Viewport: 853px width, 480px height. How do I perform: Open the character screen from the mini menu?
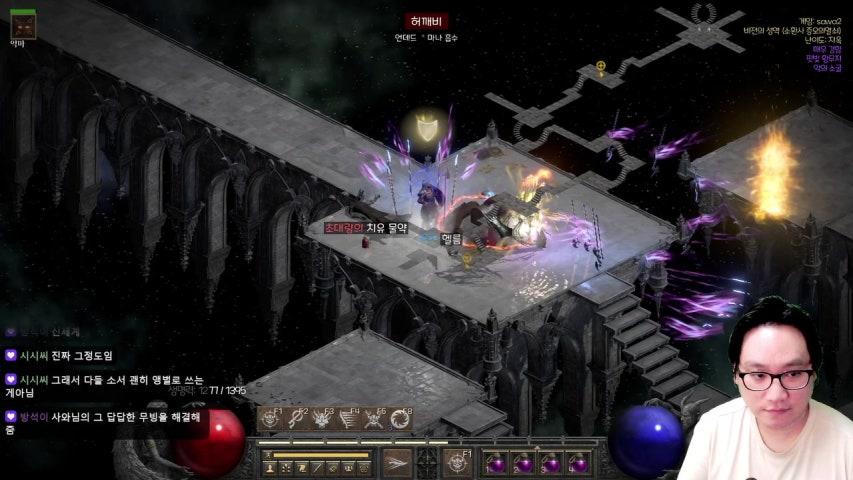[270, 467]
